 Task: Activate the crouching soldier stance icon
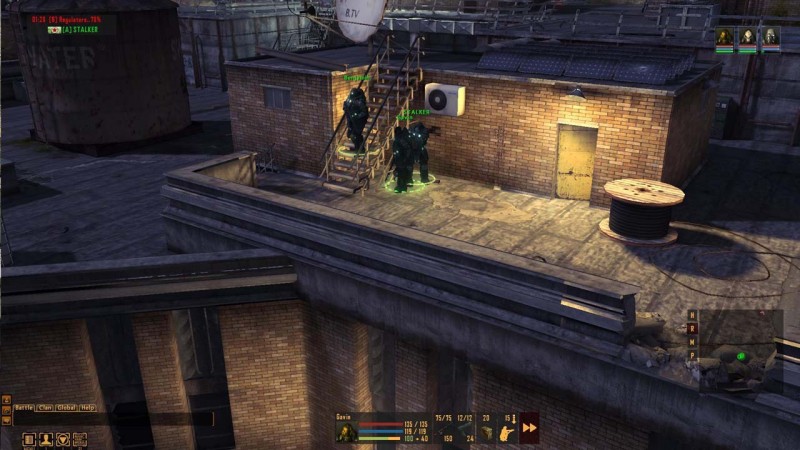coord(508,433)
